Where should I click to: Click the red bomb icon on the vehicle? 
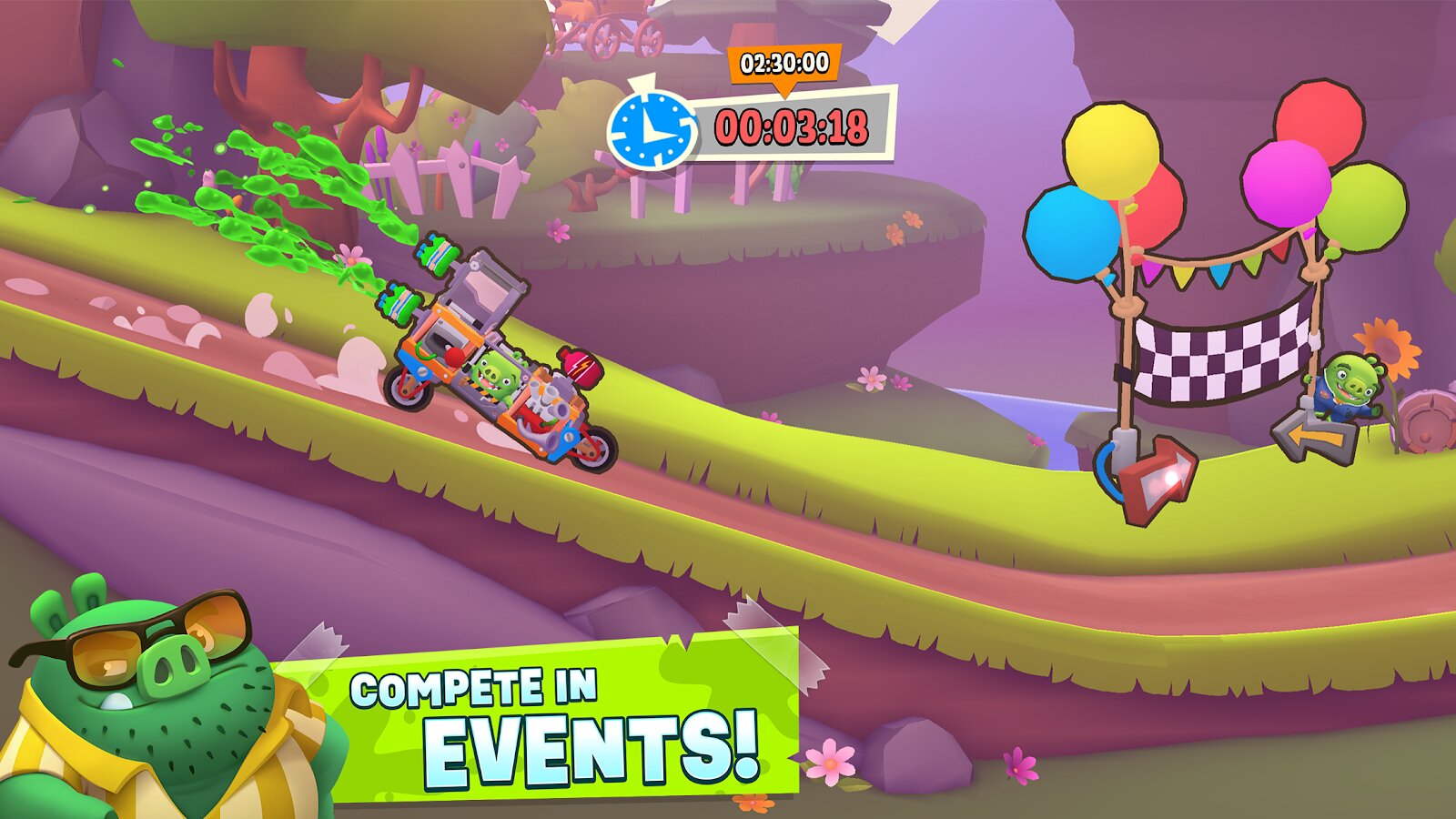pyautogui.click(x=582, y=369)
